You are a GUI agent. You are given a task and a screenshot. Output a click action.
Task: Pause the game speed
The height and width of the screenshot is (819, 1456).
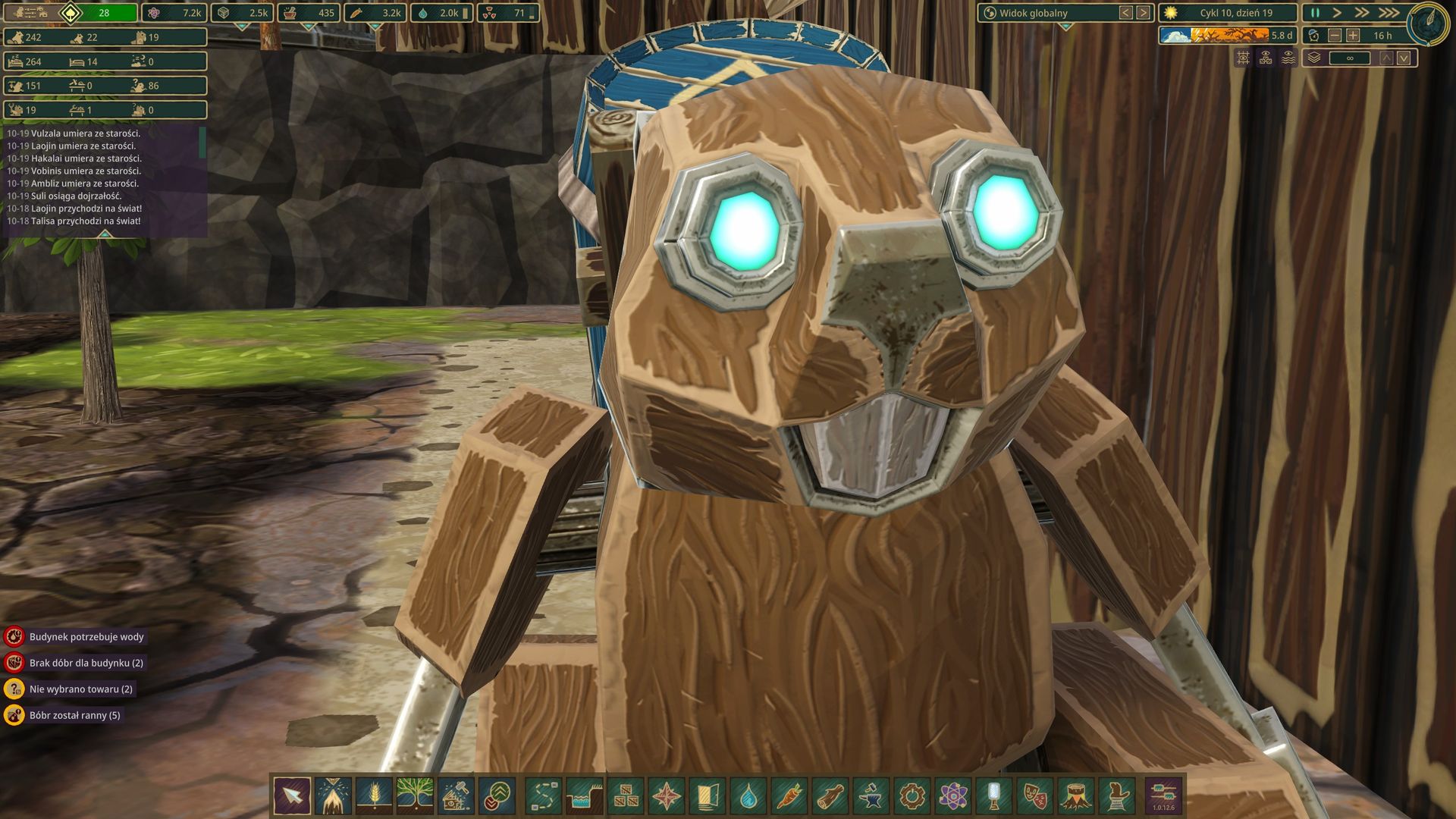1315,13
